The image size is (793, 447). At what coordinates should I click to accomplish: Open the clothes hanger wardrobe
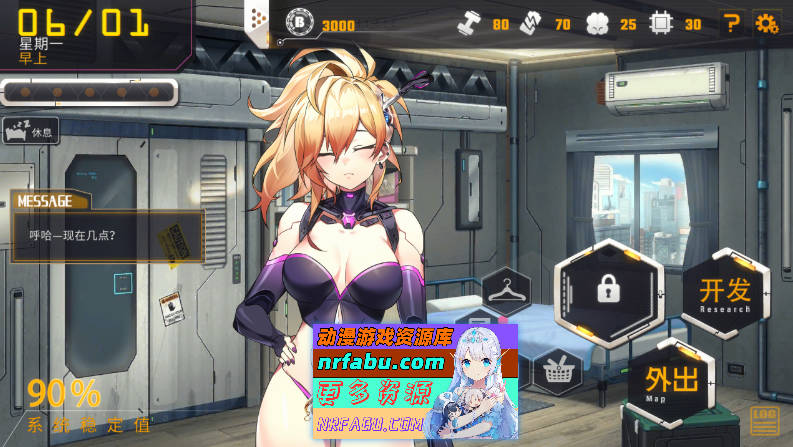(x=506, y=293)
